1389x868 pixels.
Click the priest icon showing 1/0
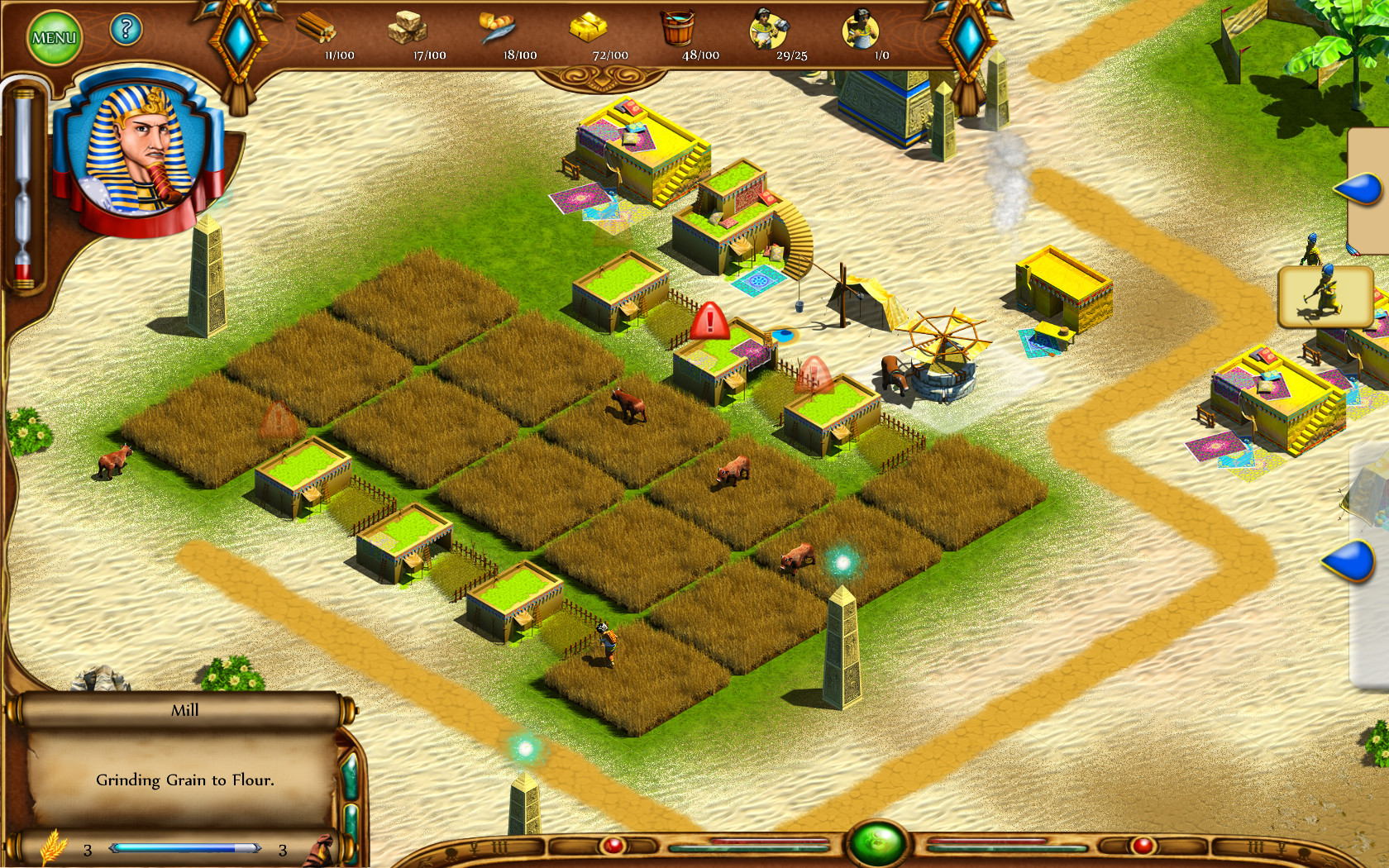coord(862,27)
